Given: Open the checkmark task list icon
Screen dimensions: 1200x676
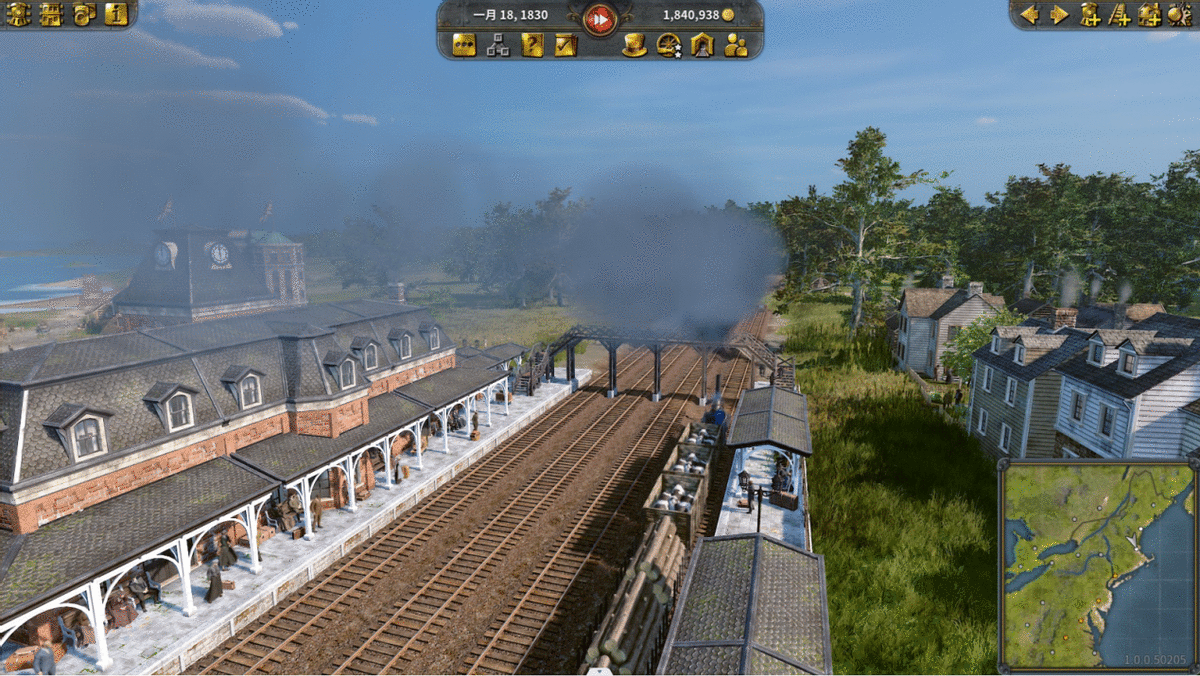Looking at the screenshot, I should 566,45.
